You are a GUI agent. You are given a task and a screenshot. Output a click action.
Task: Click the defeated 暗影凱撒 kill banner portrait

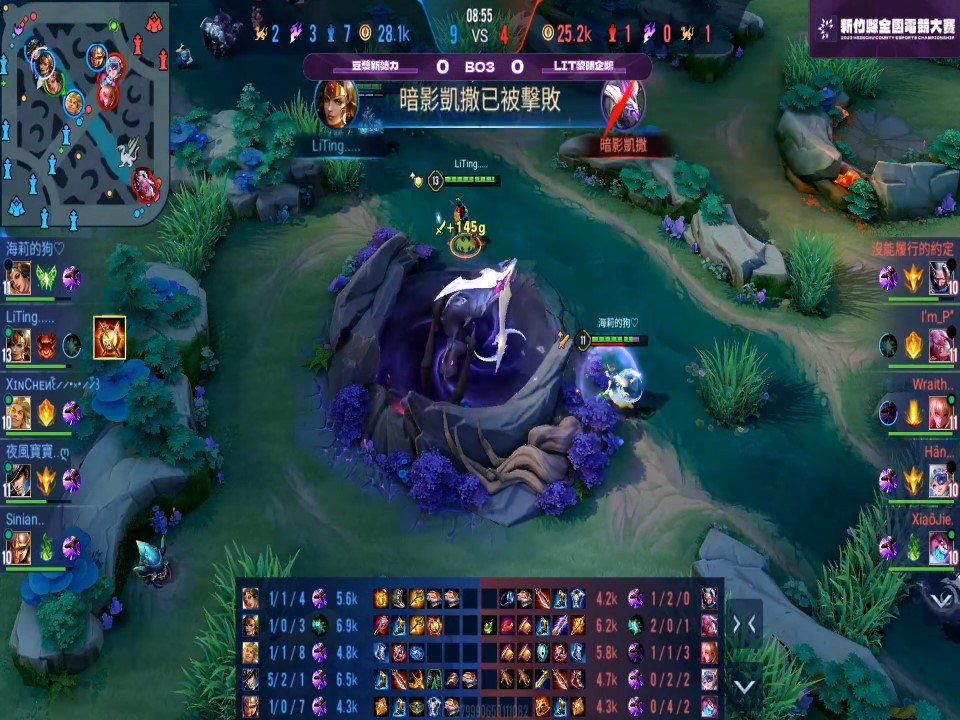tap(622, 102)
